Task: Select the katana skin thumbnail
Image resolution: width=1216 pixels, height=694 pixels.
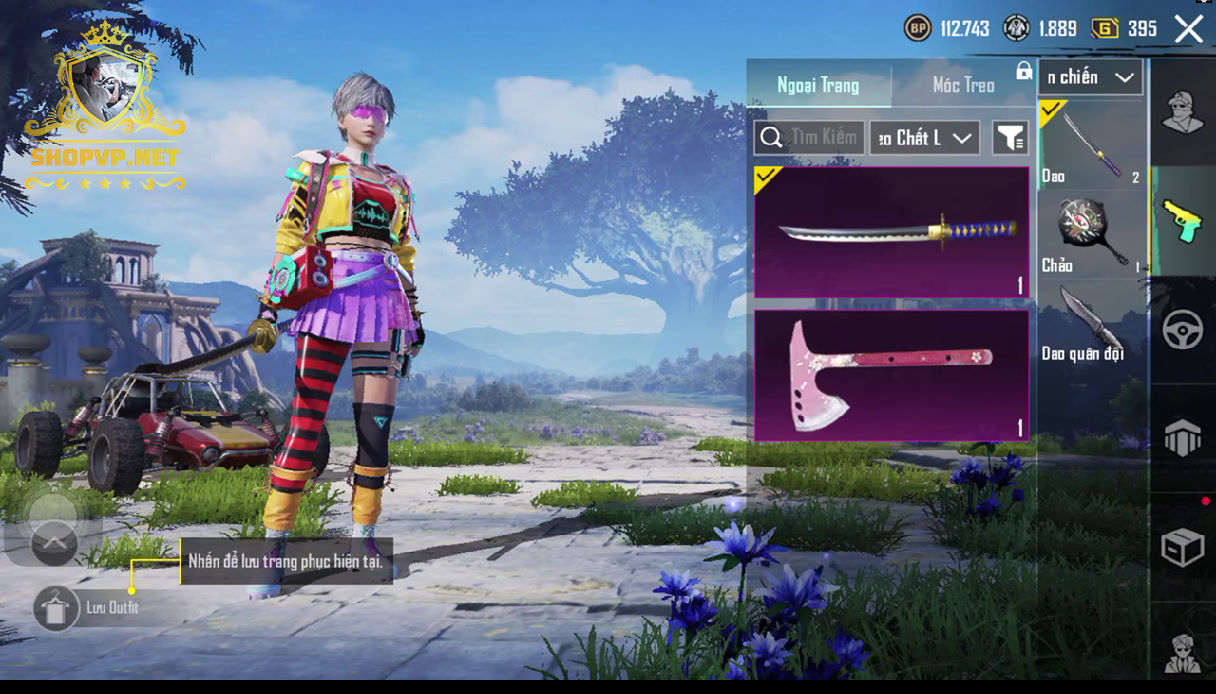Action: coord(891,232)
